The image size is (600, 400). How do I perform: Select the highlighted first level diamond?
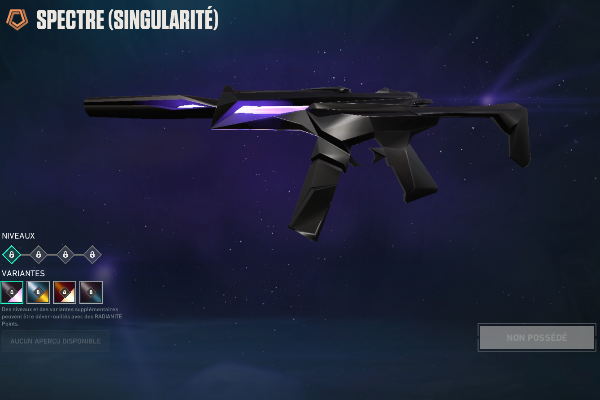(12, 255)
